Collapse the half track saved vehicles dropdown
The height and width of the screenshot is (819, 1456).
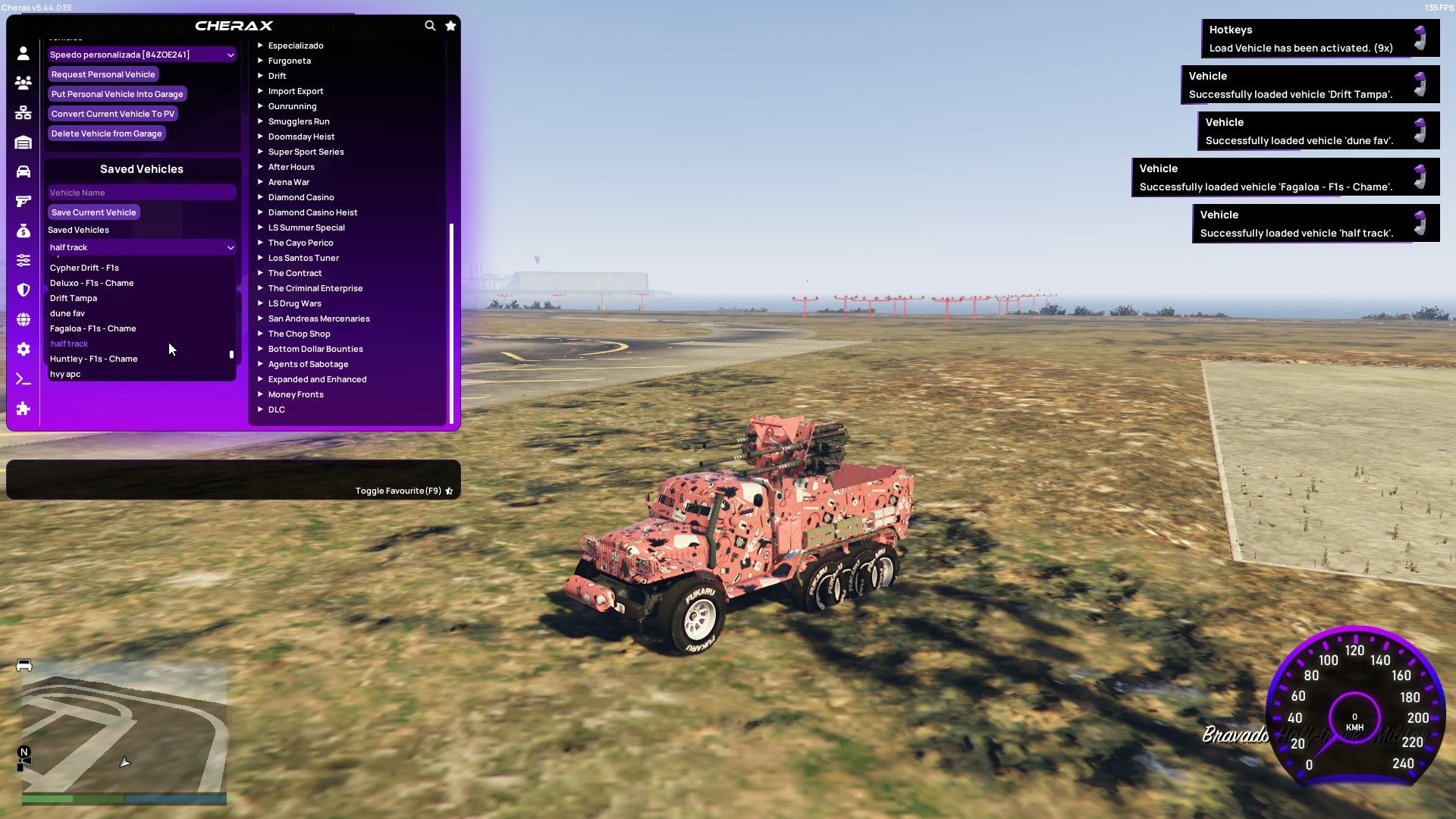click(x=141, y=246)
